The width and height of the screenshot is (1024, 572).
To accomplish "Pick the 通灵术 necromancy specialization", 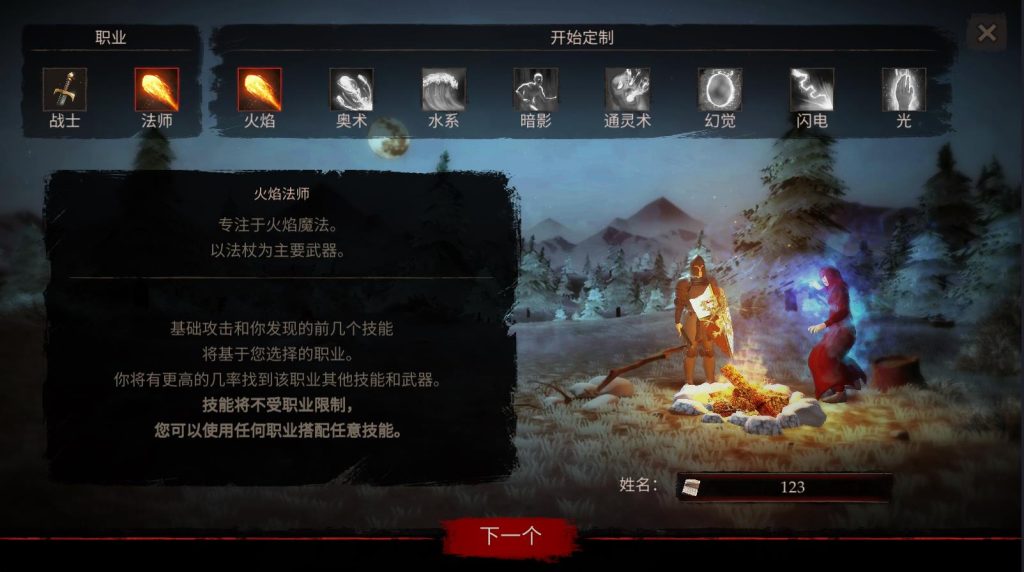I will click(627, 90).
